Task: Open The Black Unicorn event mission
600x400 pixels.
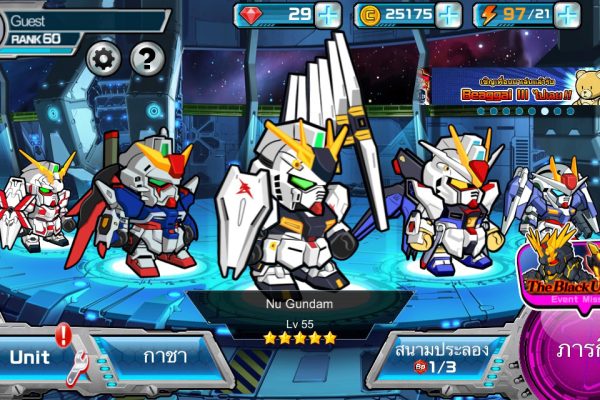Action: click(558, 272)
